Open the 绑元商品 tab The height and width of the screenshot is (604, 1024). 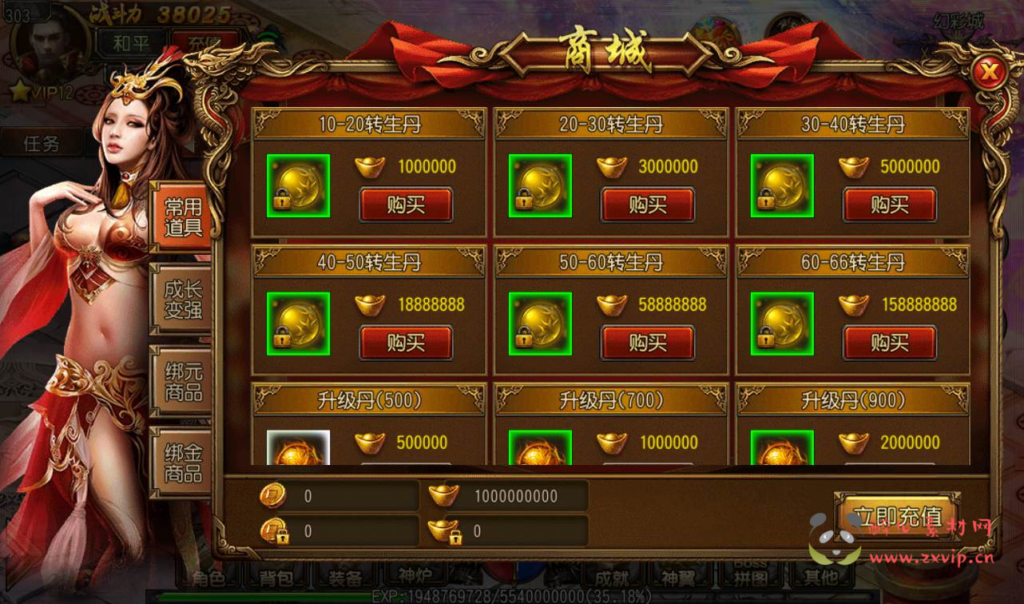(x=183, y=382)
